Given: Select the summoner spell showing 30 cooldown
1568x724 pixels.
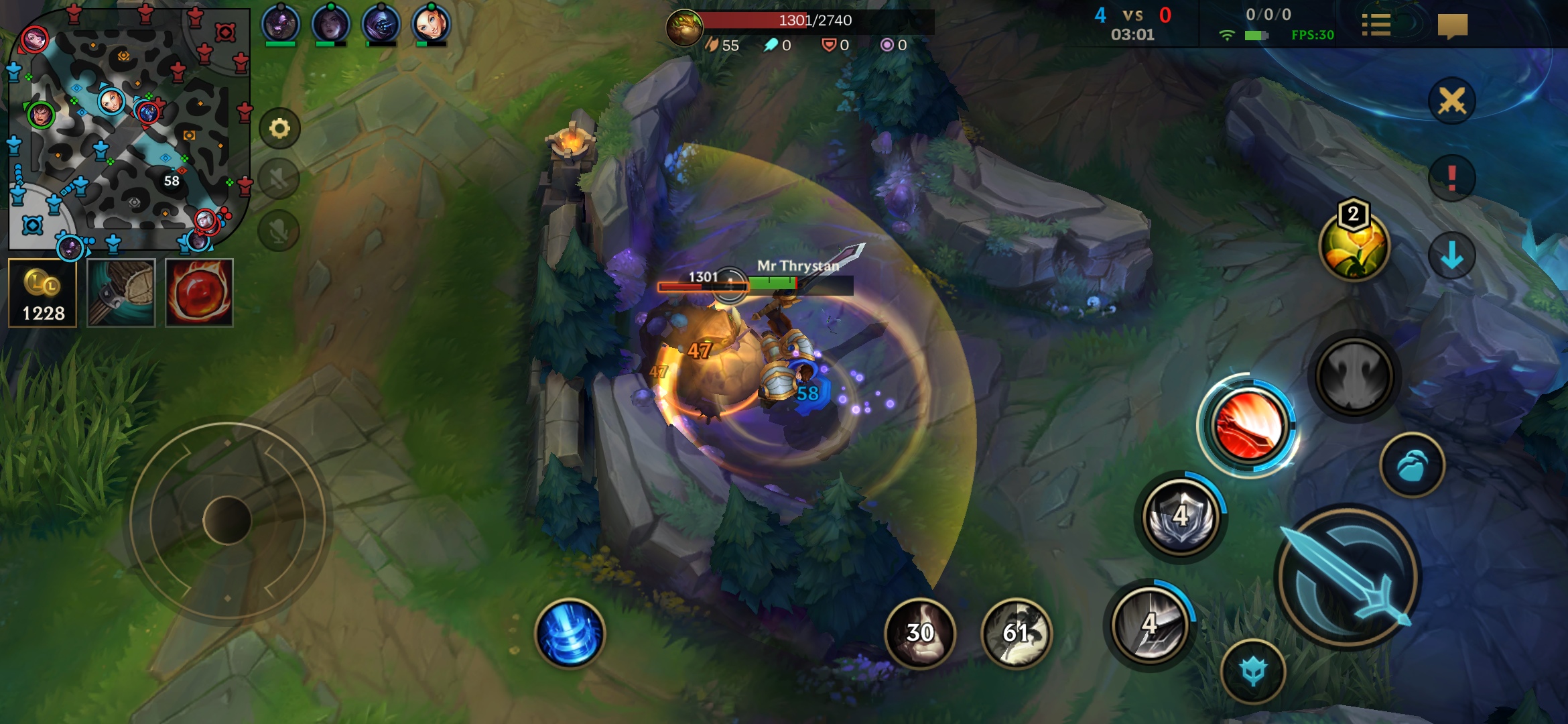Looking at the screenshot, I should coord(920,633).
